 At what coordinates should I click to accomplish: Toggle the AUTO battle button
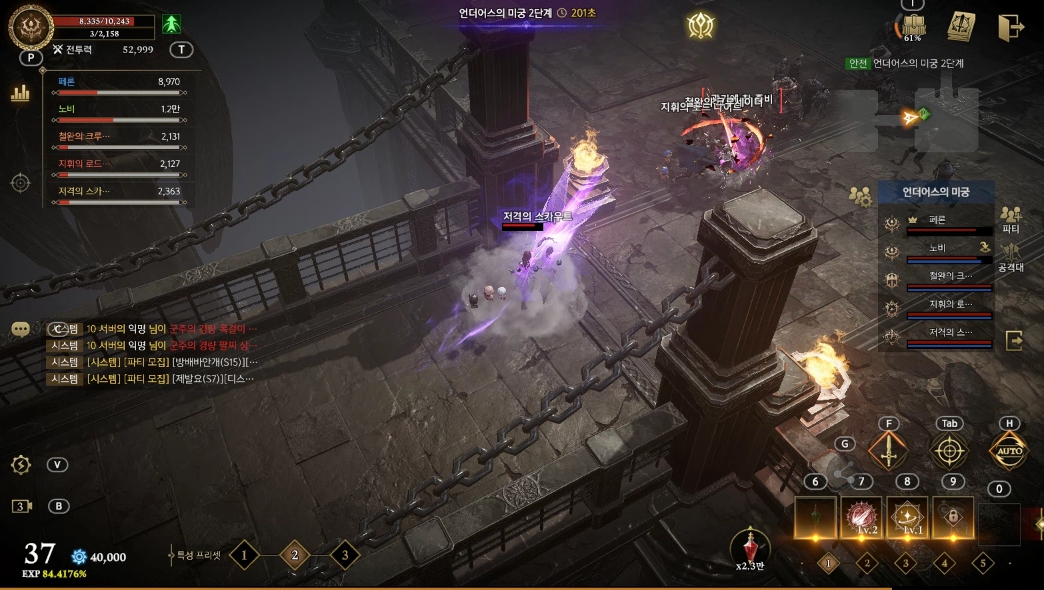coord(1009,451)
